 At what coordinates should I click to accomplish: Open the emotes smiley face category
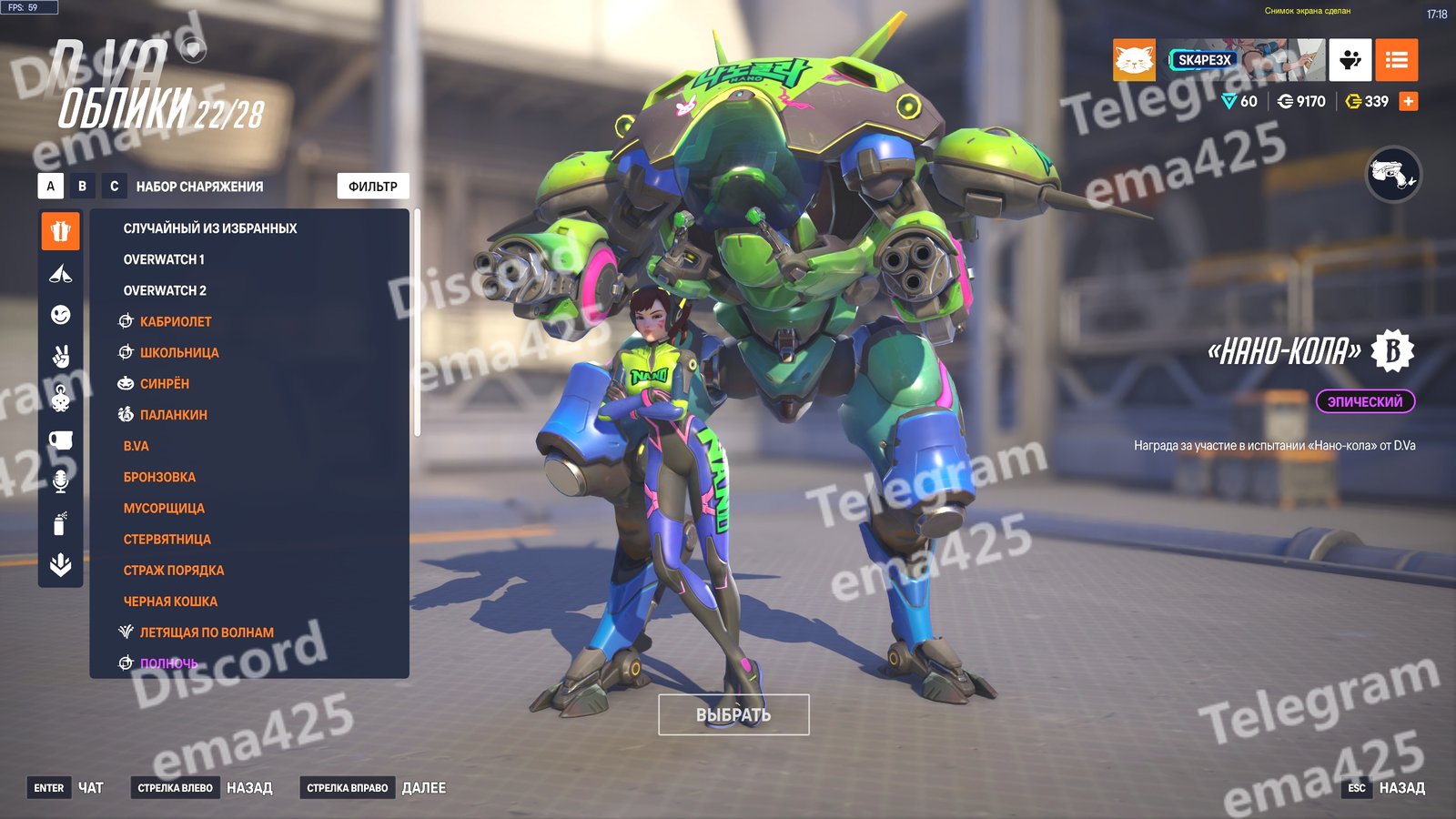coord(61,315)
